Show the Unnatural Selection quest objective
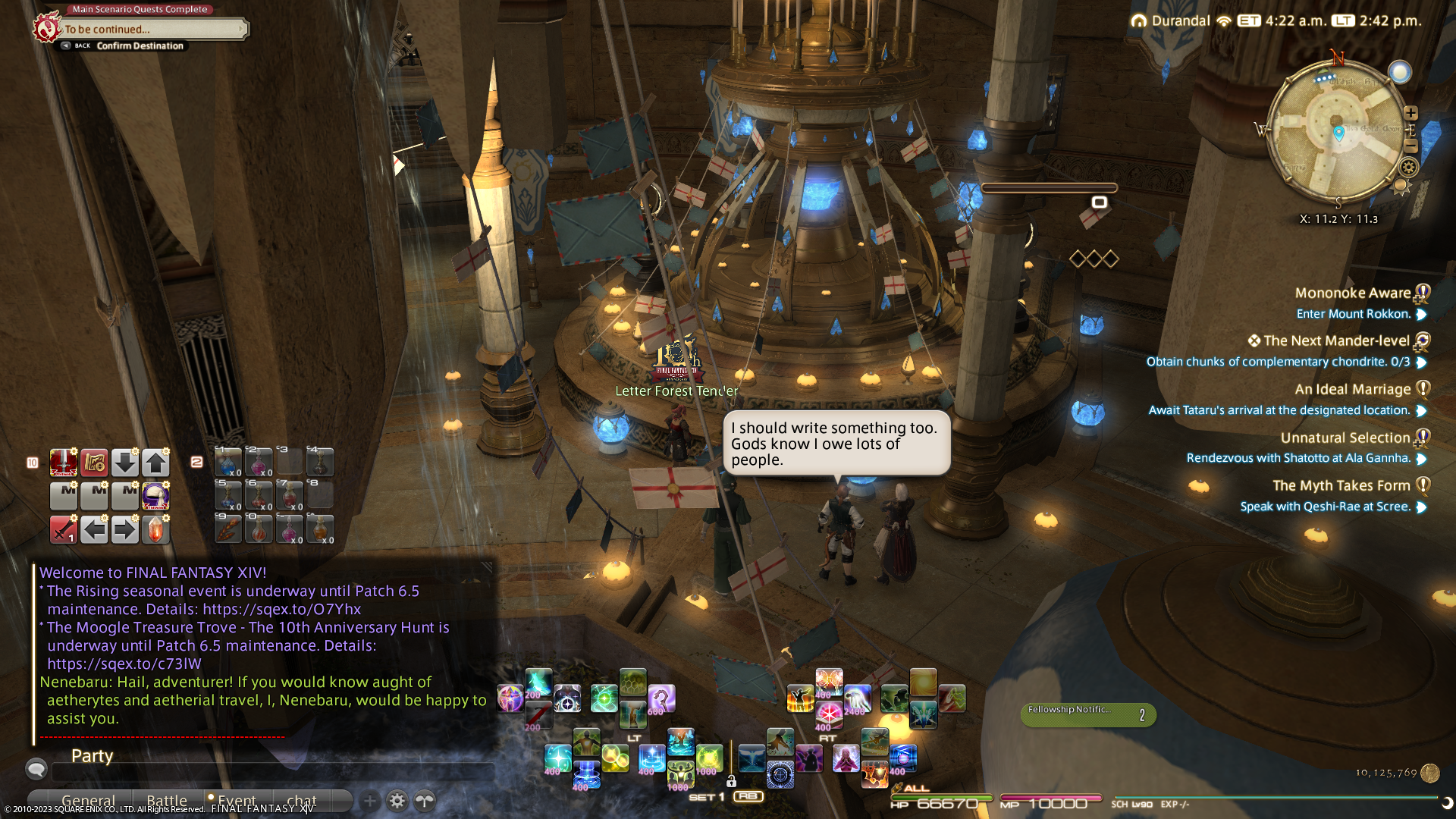Viewport: 1456px width, 819px height. click(x=1298, y=458)
